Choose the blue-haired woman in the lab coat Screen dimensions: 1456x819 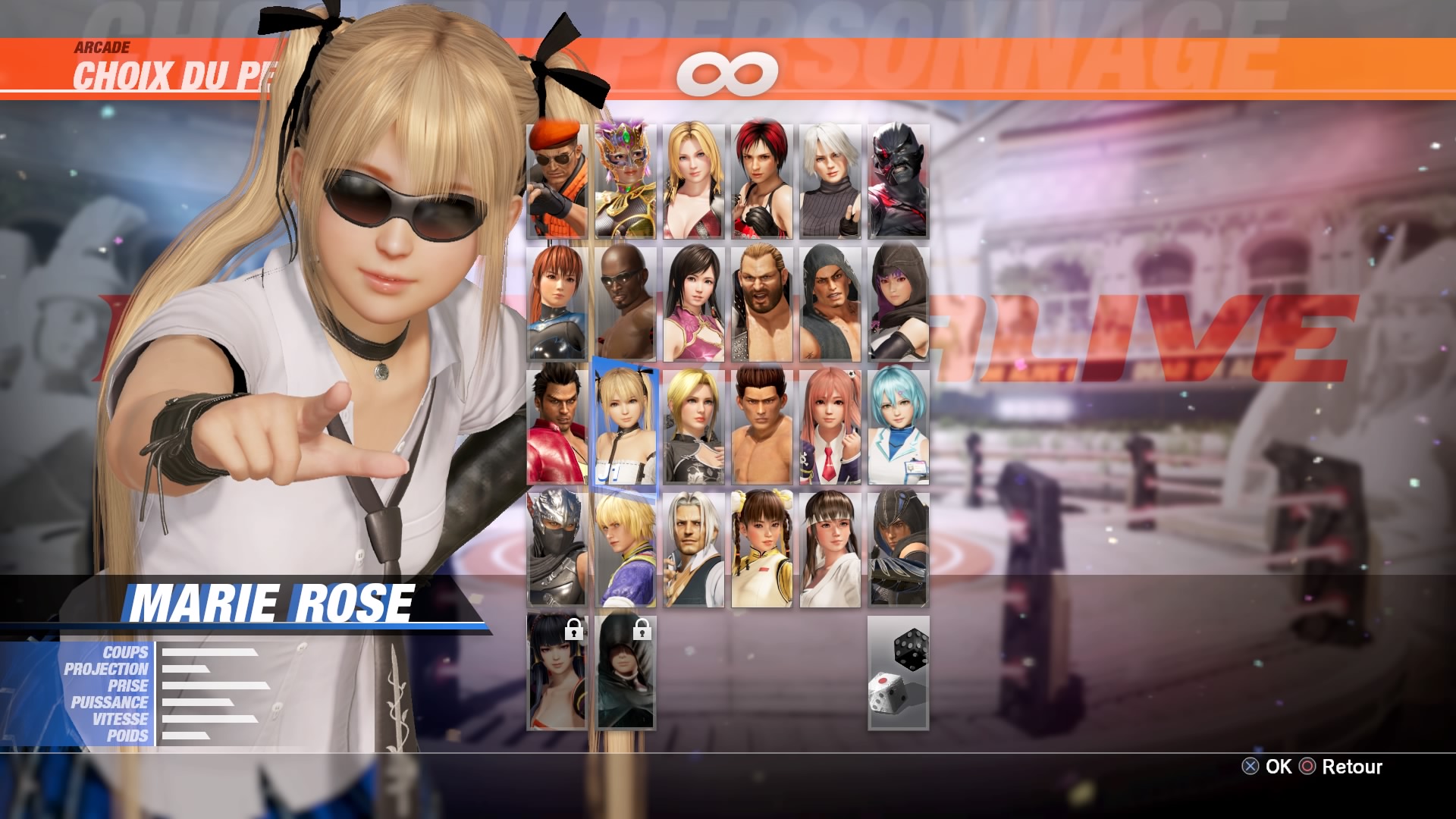(898, 426)
